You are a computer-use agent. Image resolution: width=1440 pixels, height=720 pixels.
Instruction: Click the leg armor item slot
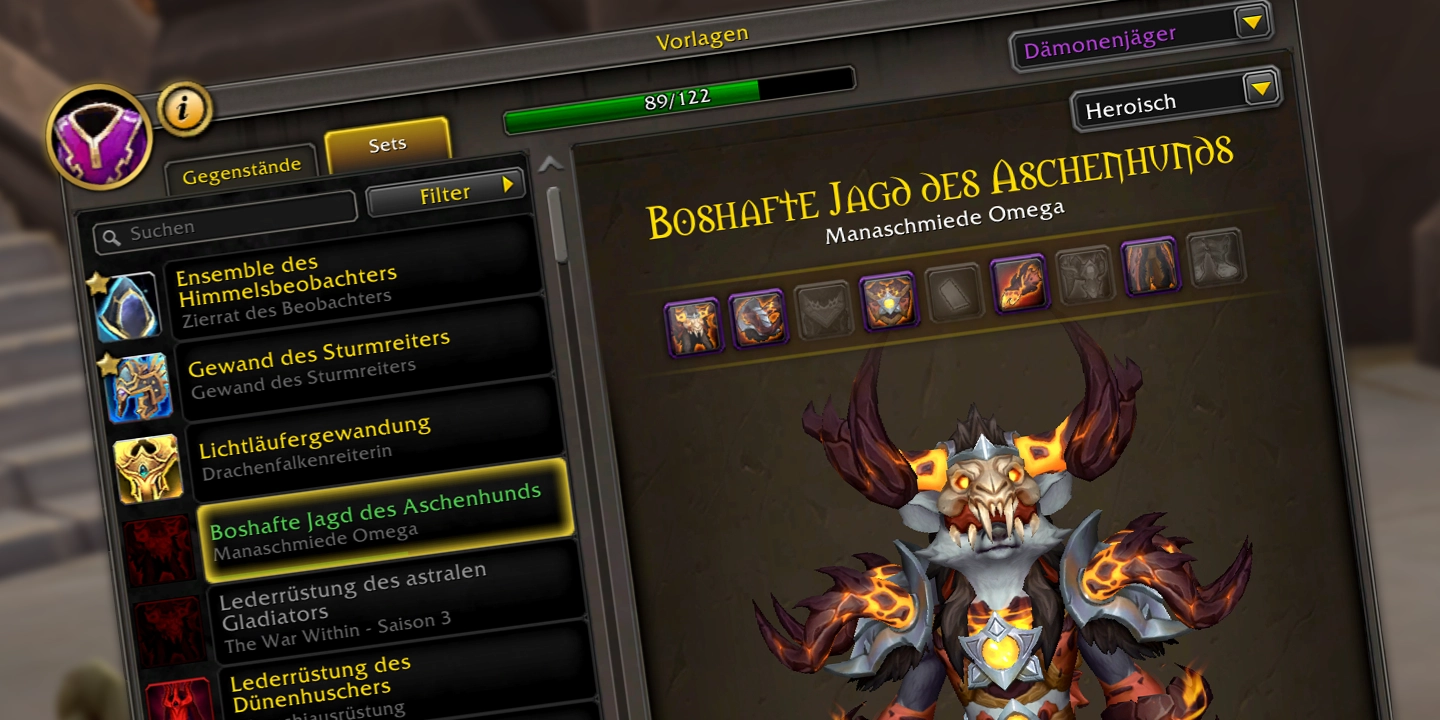(x=1150, y=266)
